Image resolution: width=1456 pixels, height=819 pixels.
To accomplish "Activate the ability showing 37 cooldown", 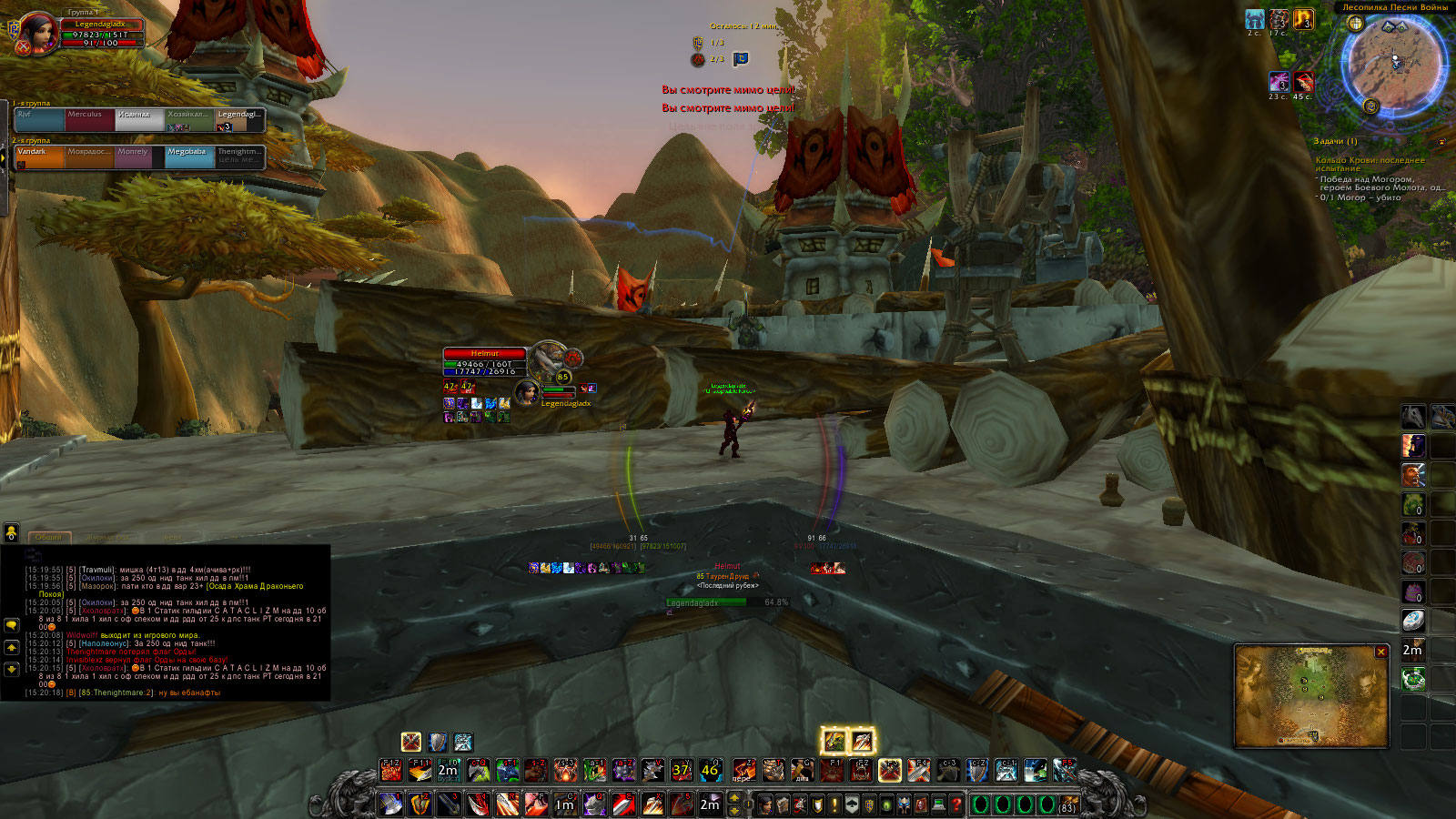I will click(x=681, y=771).
